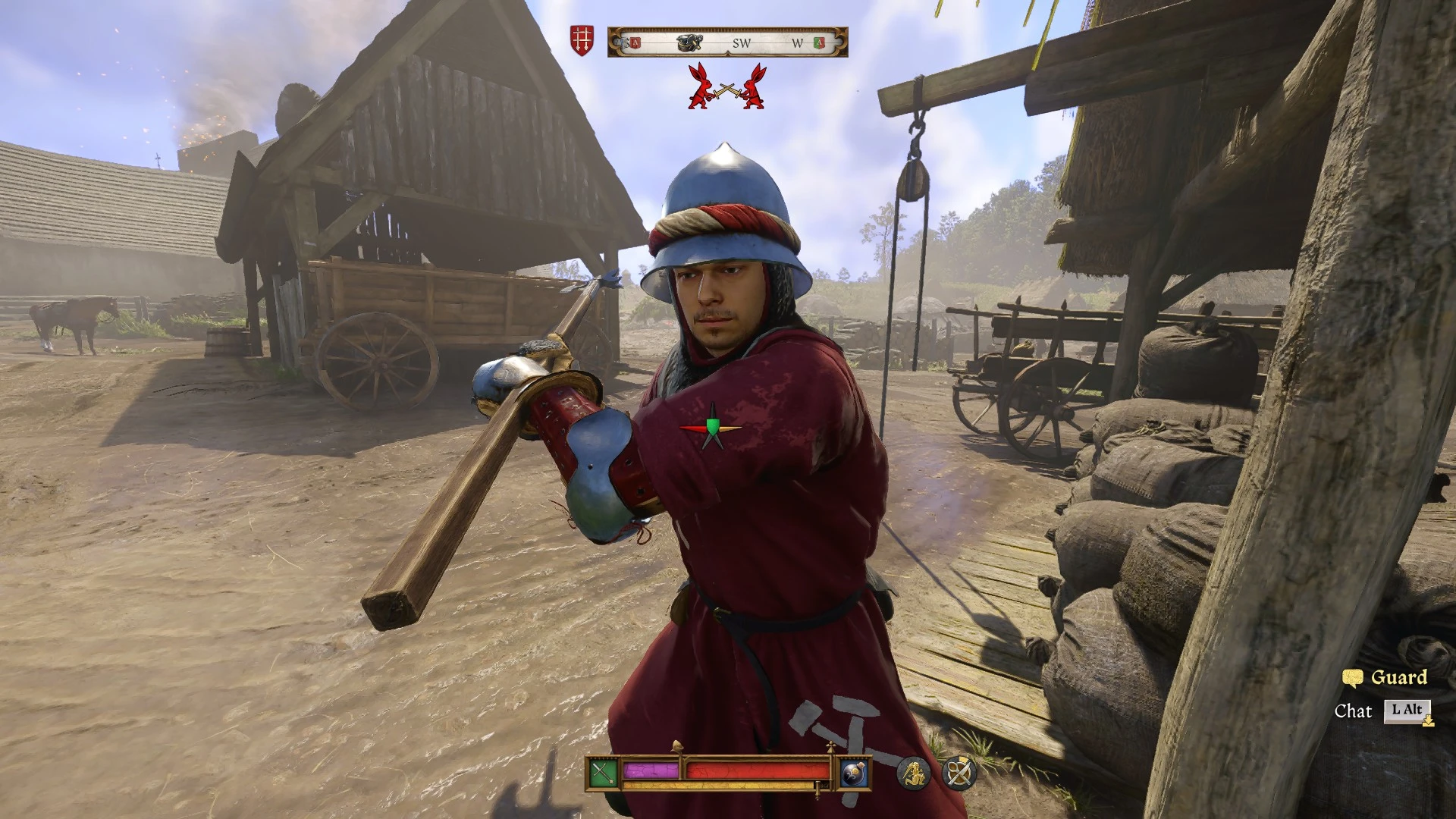Click the purple stamina bar

pos(650,771)
